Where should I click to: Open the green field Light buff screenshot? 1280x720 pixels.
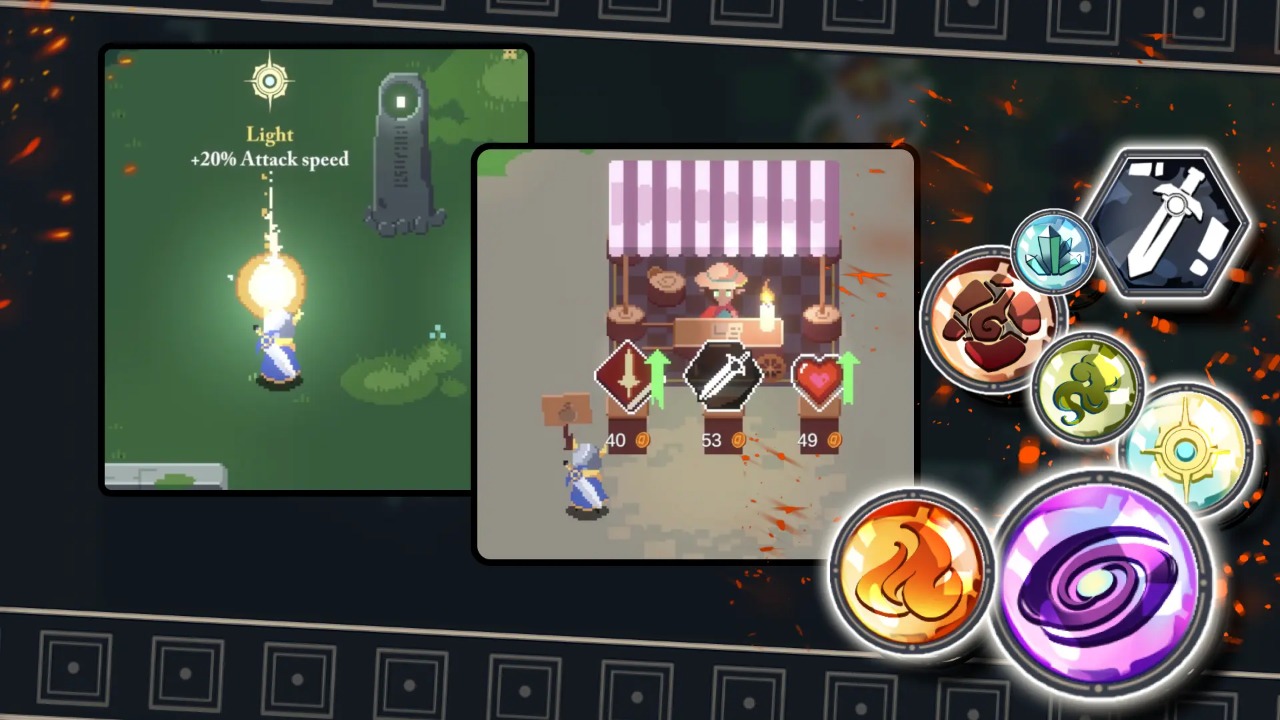[290, 270]
